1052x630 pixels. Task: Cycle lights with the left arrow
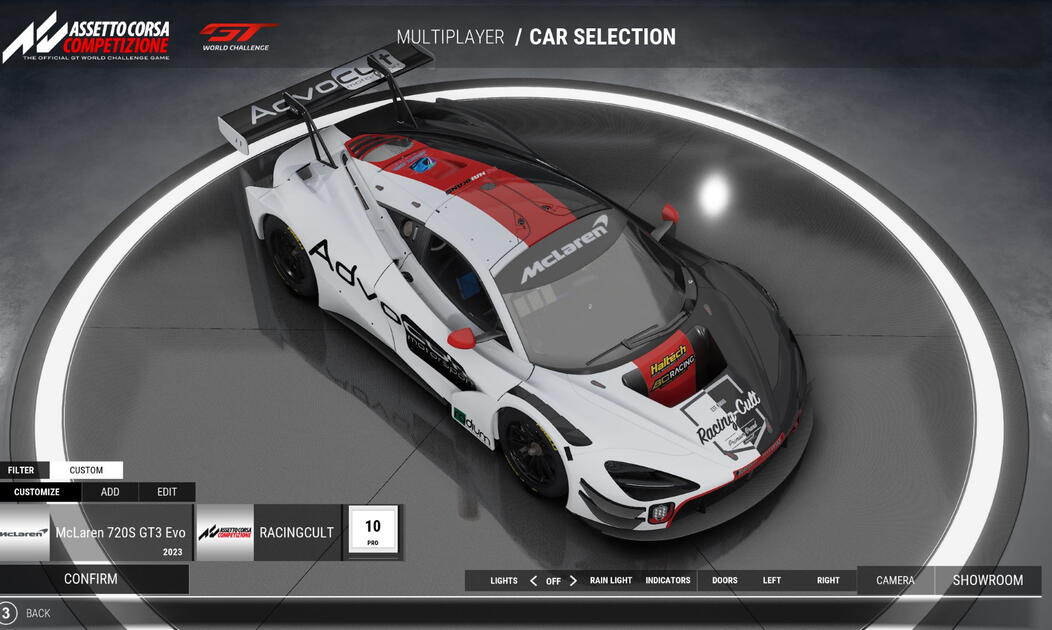pos(533,581)
